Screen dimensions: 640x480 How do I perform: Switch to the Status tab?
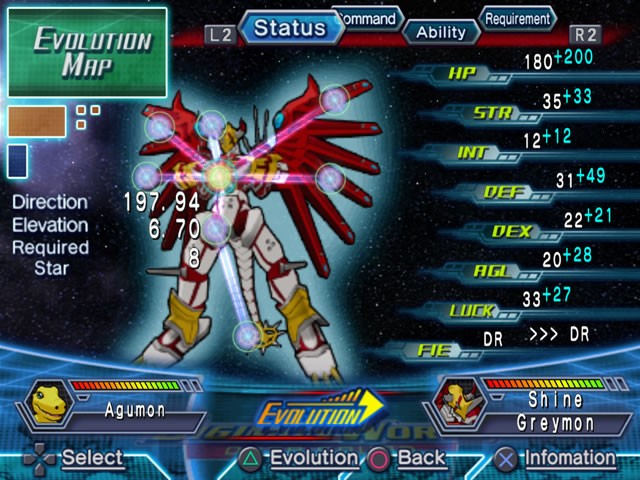290,27
